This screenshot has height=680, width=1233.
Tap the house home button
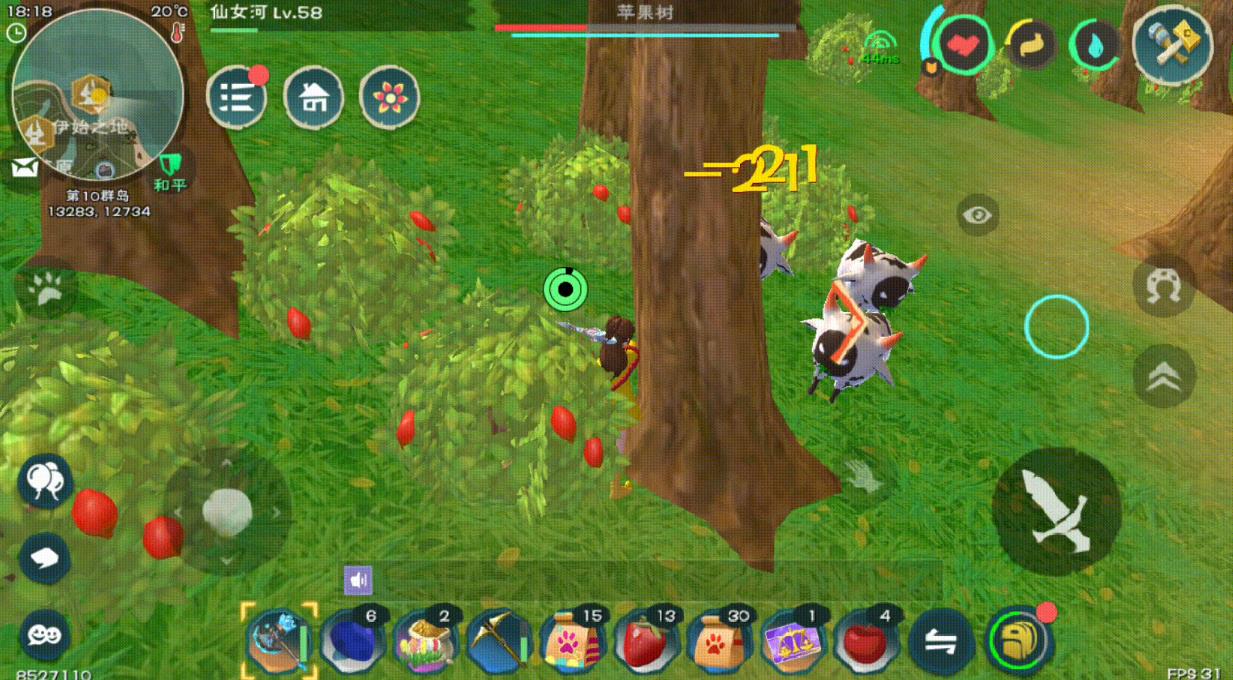point(314,98)
